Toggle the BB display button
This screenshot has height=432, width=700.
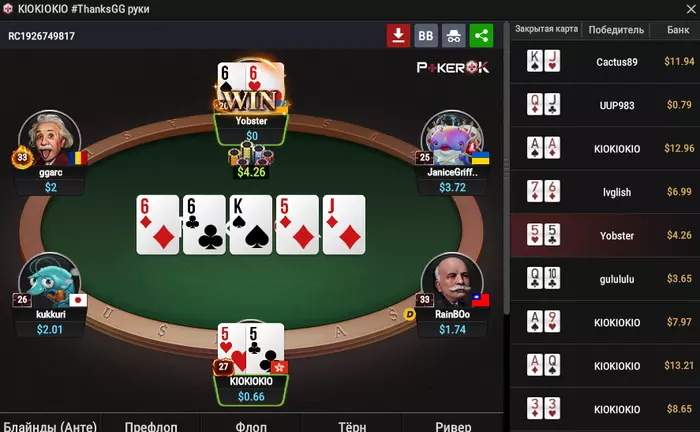click(426, 36)
